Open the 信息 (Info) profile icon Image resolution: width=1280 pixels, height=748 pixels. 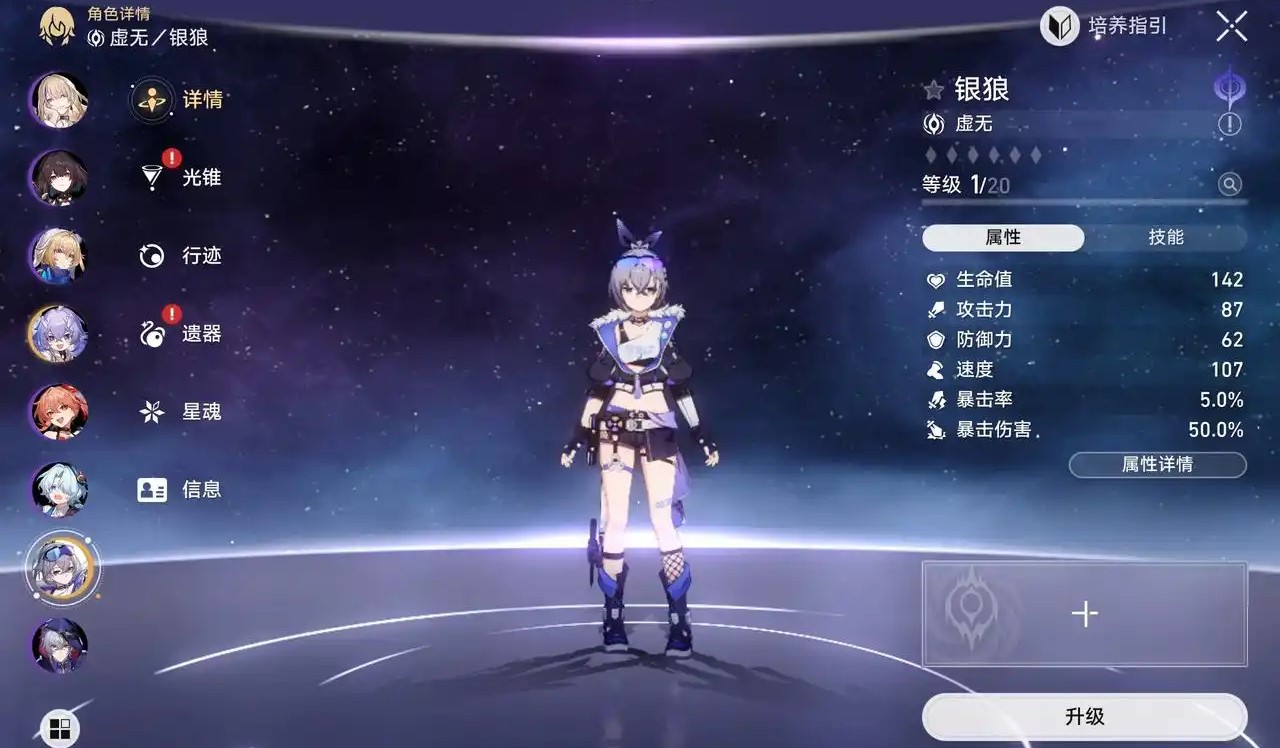[x=150, y=489]
